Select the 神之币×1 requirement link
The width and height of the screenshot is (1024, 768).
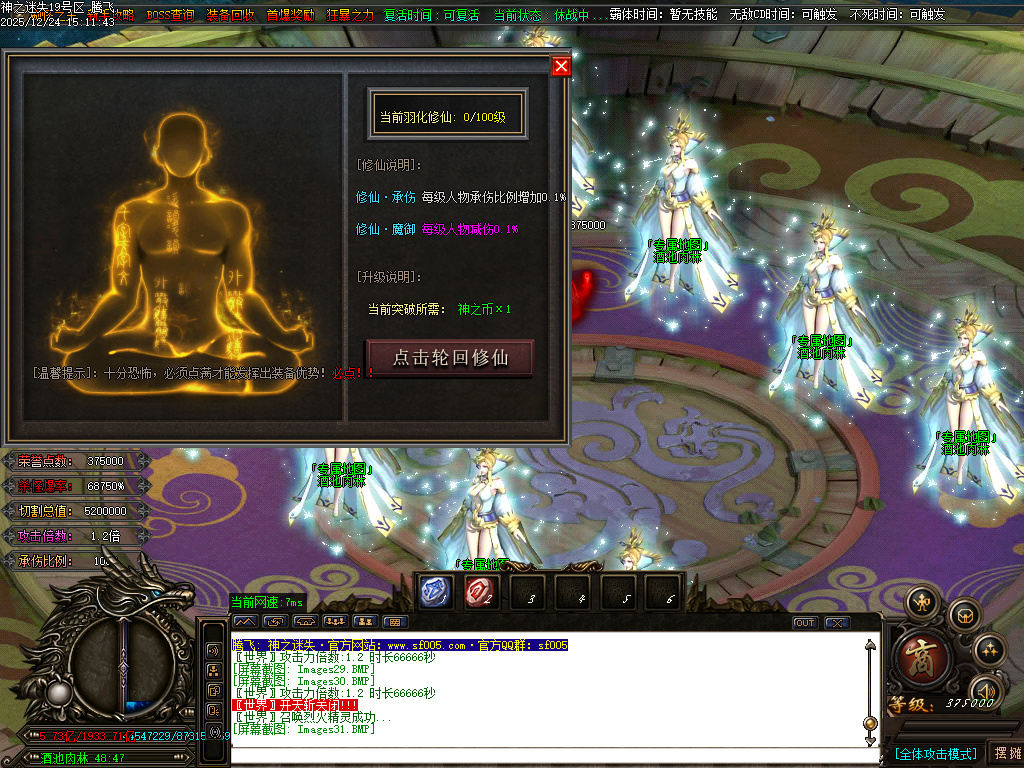(484, 309)
